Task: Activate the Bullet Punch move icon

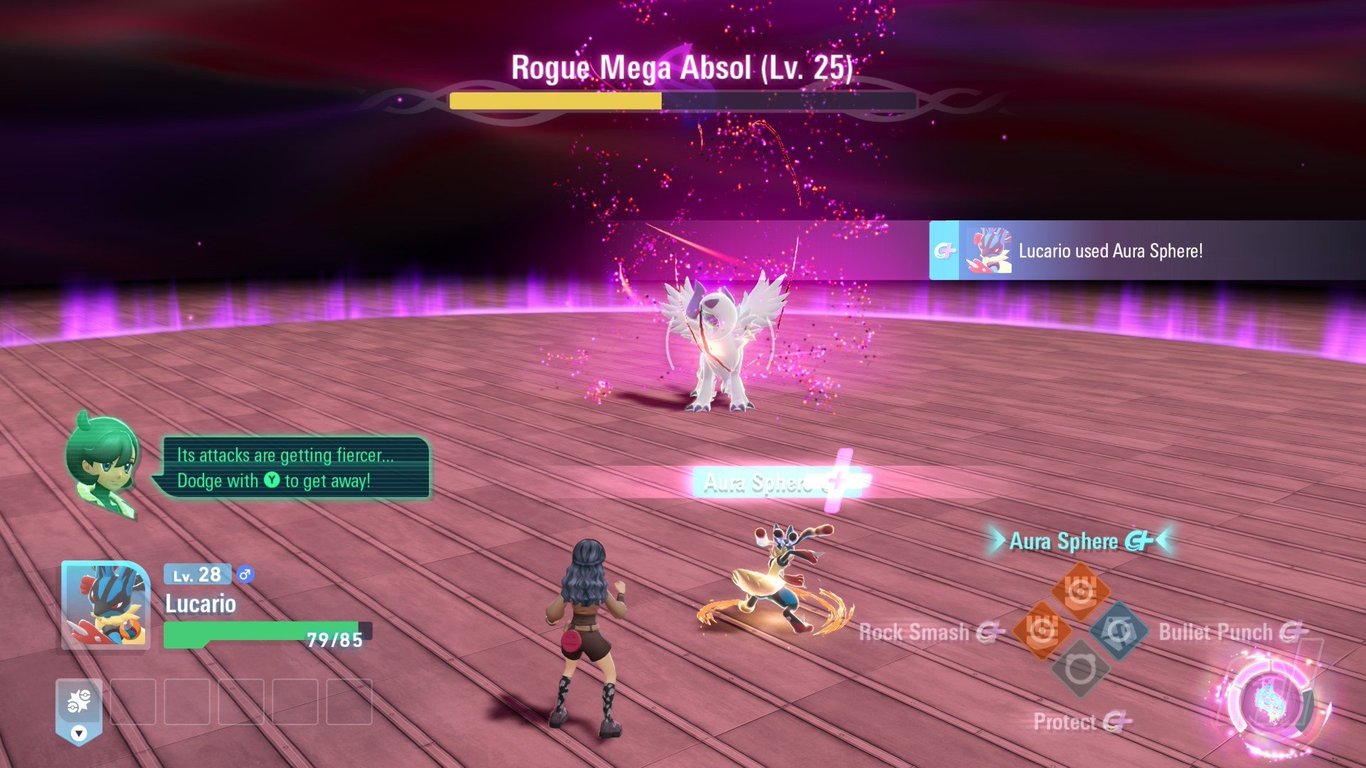Action: tap(1118, 630)
